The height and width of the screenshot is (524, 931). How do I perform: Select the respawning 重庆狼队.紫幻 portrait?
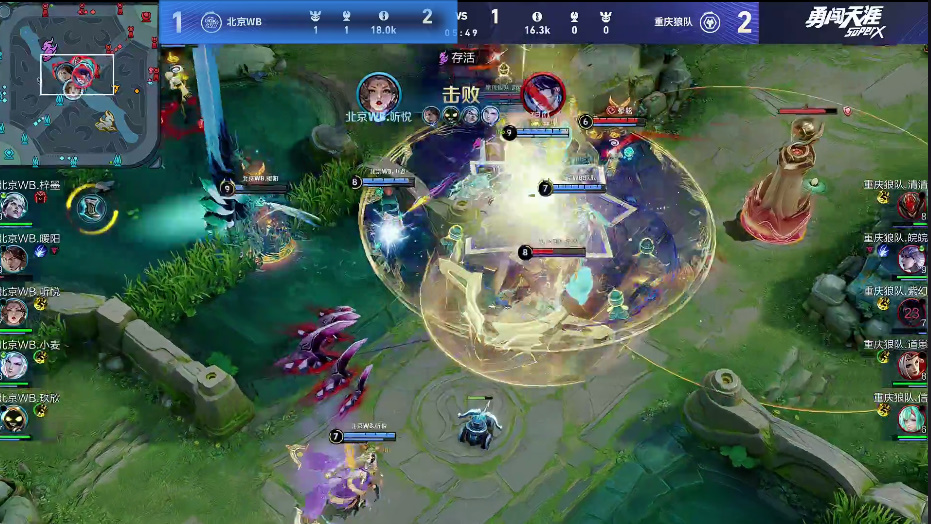tap(912, 313)
